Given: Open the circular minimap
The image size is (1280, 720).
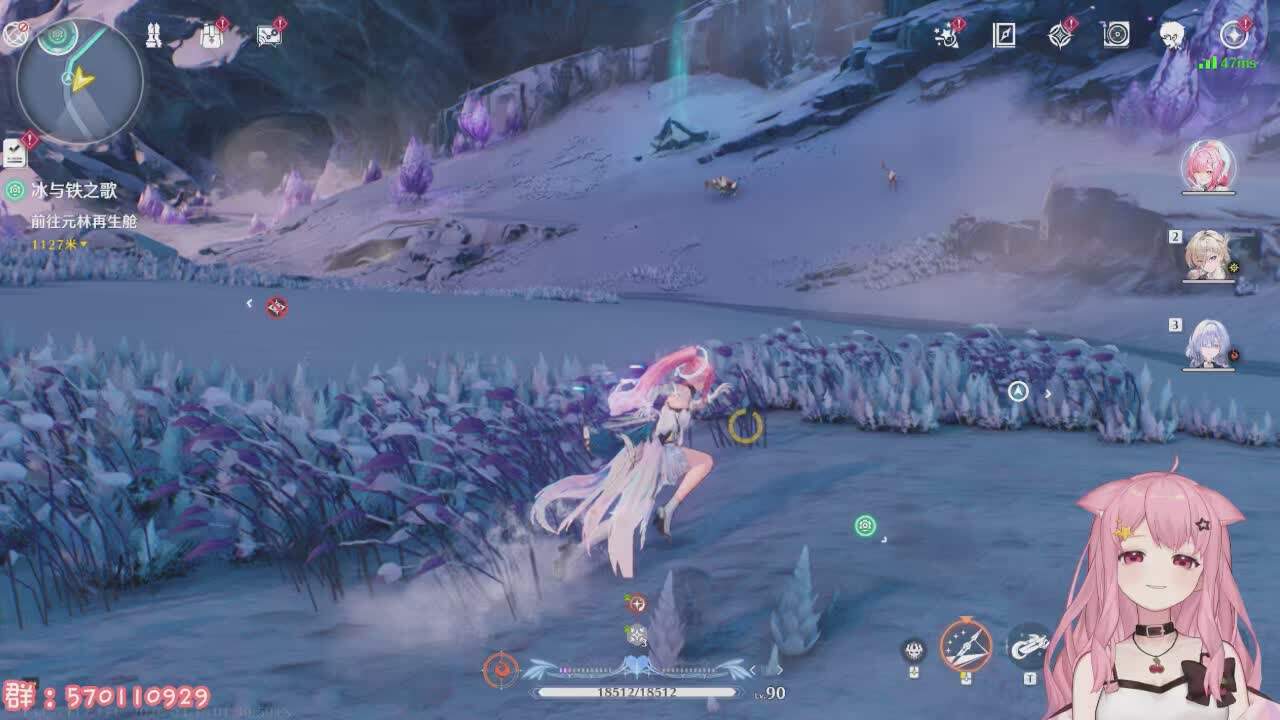Looking at the screenshot, I should (x=80, y=80).
